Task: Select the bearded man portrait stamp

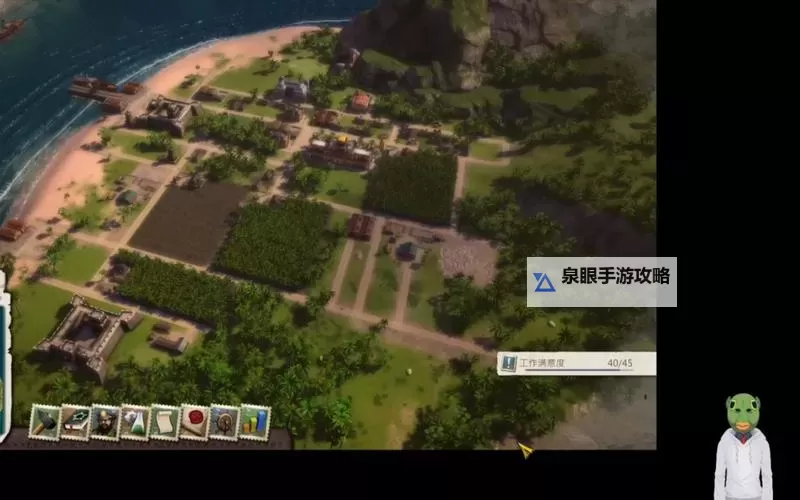Action: click(105, 422)
